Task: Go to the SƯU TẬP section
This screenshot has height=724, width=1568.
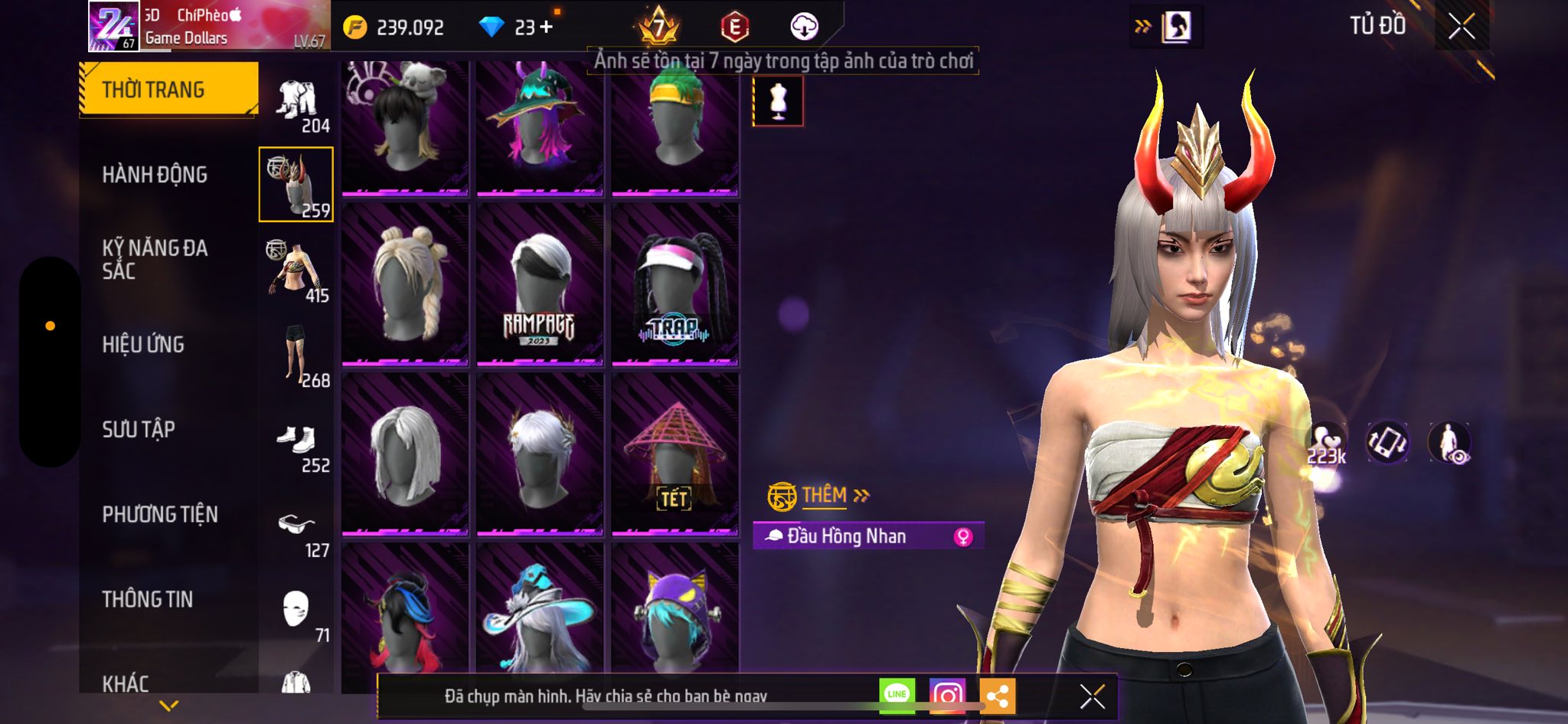Action: point(139,429)
